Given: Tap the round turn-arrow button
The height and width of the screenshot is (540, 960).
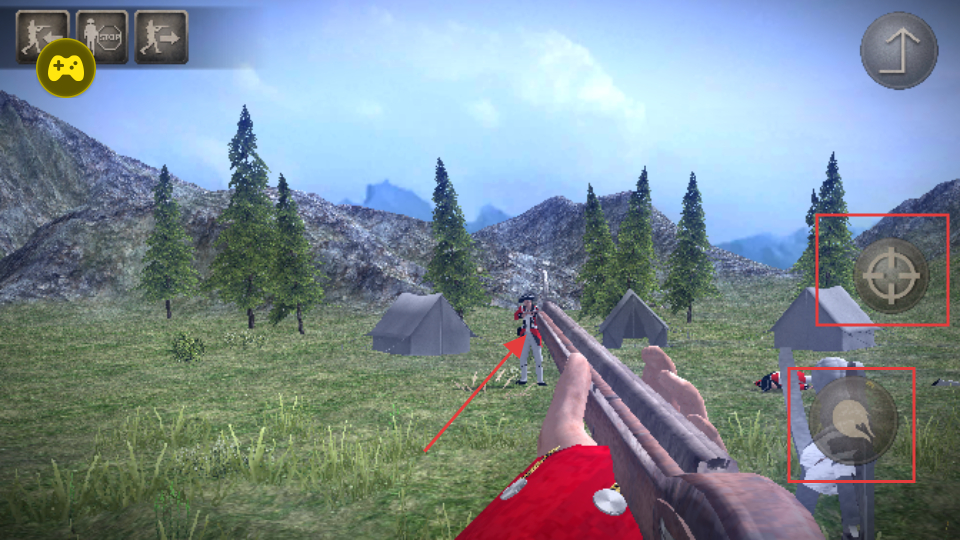Looking at the screenshot, I should click(899, 50).
